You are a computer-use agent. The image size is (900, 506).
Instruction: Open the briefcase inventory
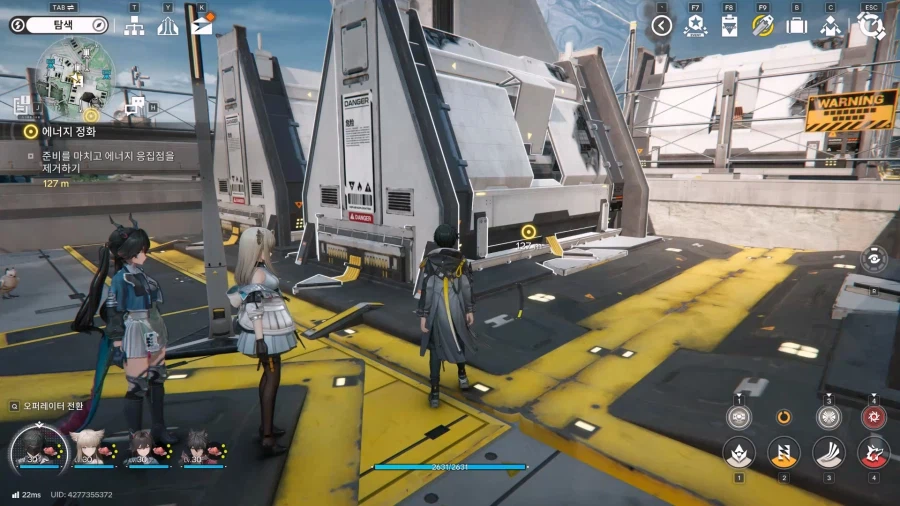[x=796, y=26]
